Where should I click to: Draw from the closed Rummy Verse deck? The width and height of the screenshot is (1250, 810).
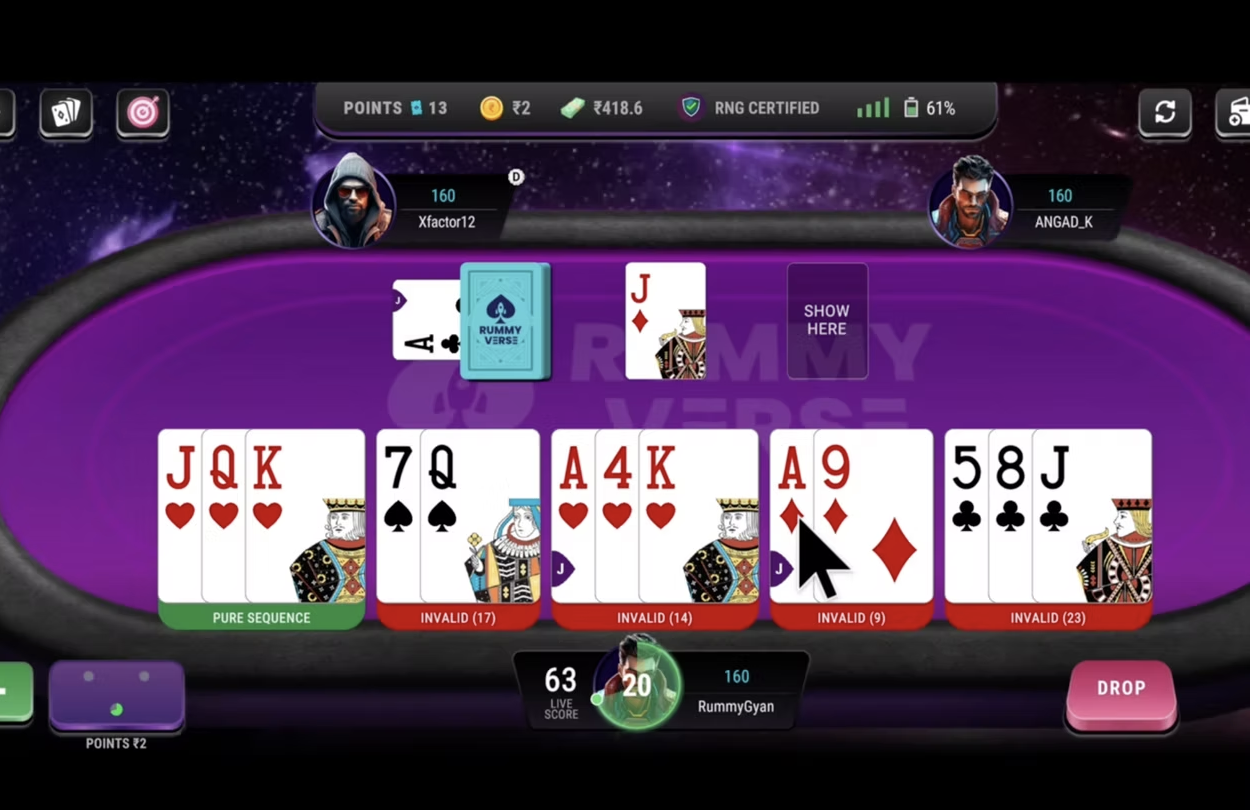click(x=505, y=321)
